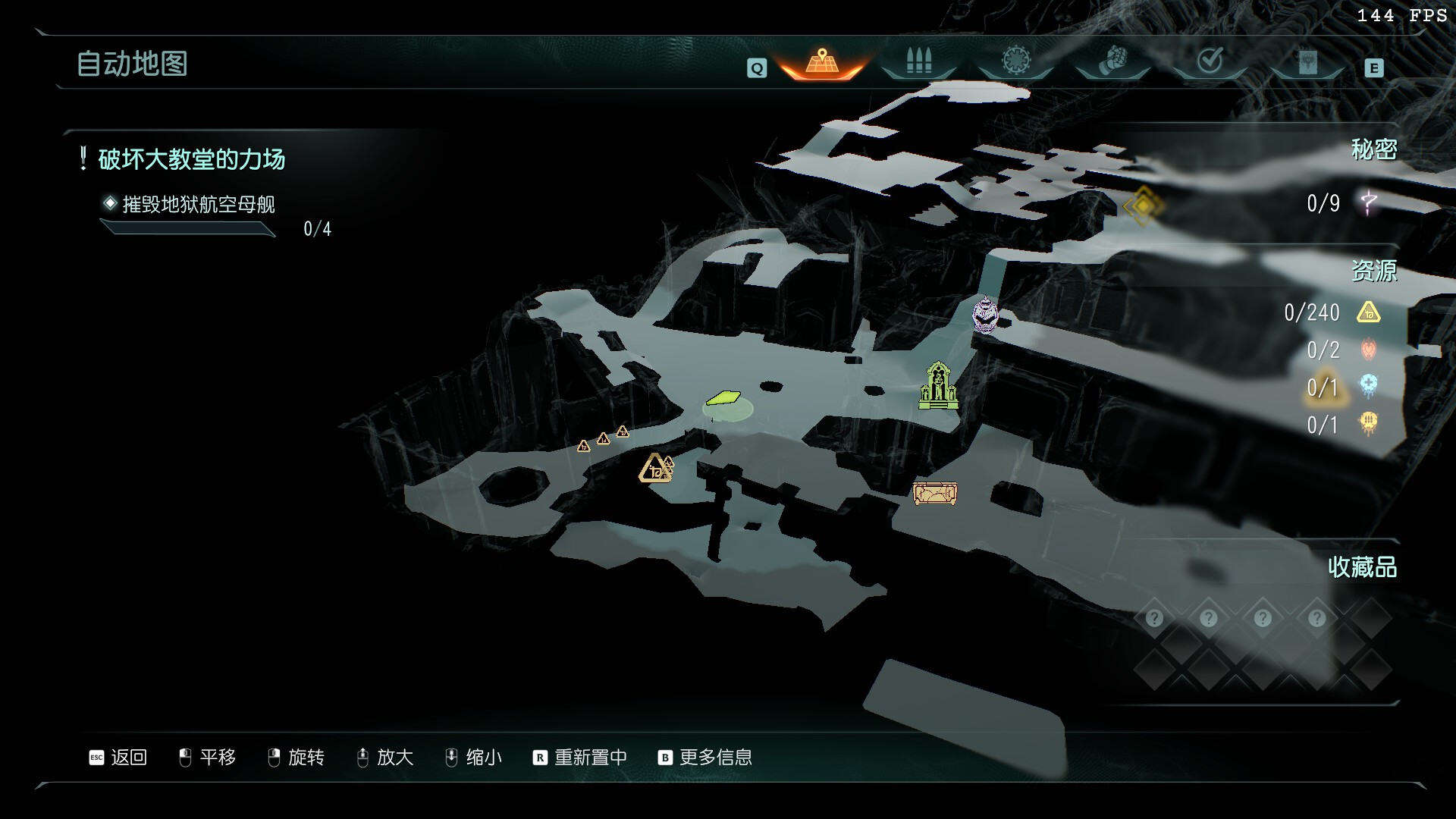Image resolution: width=1456 pixels, height=819 pixels.
Task: Switch to the bullets arsenal tab
Action: coord(918,62)
